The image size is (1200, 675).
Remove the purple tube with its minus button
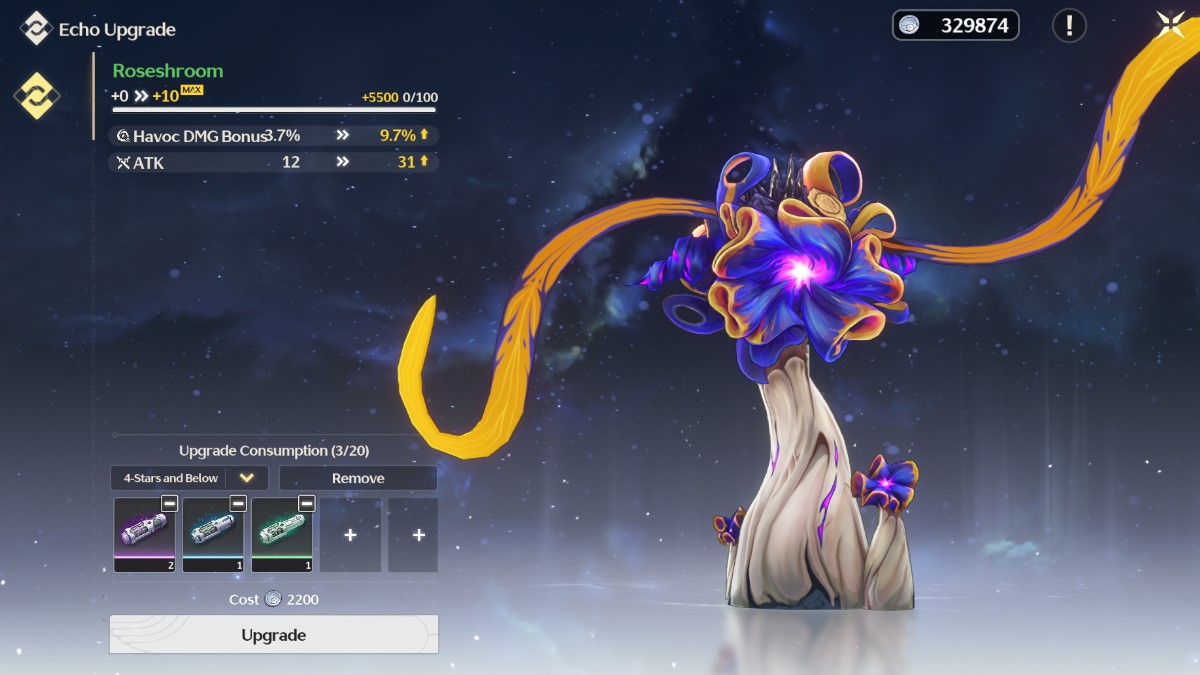click(169, 503)
